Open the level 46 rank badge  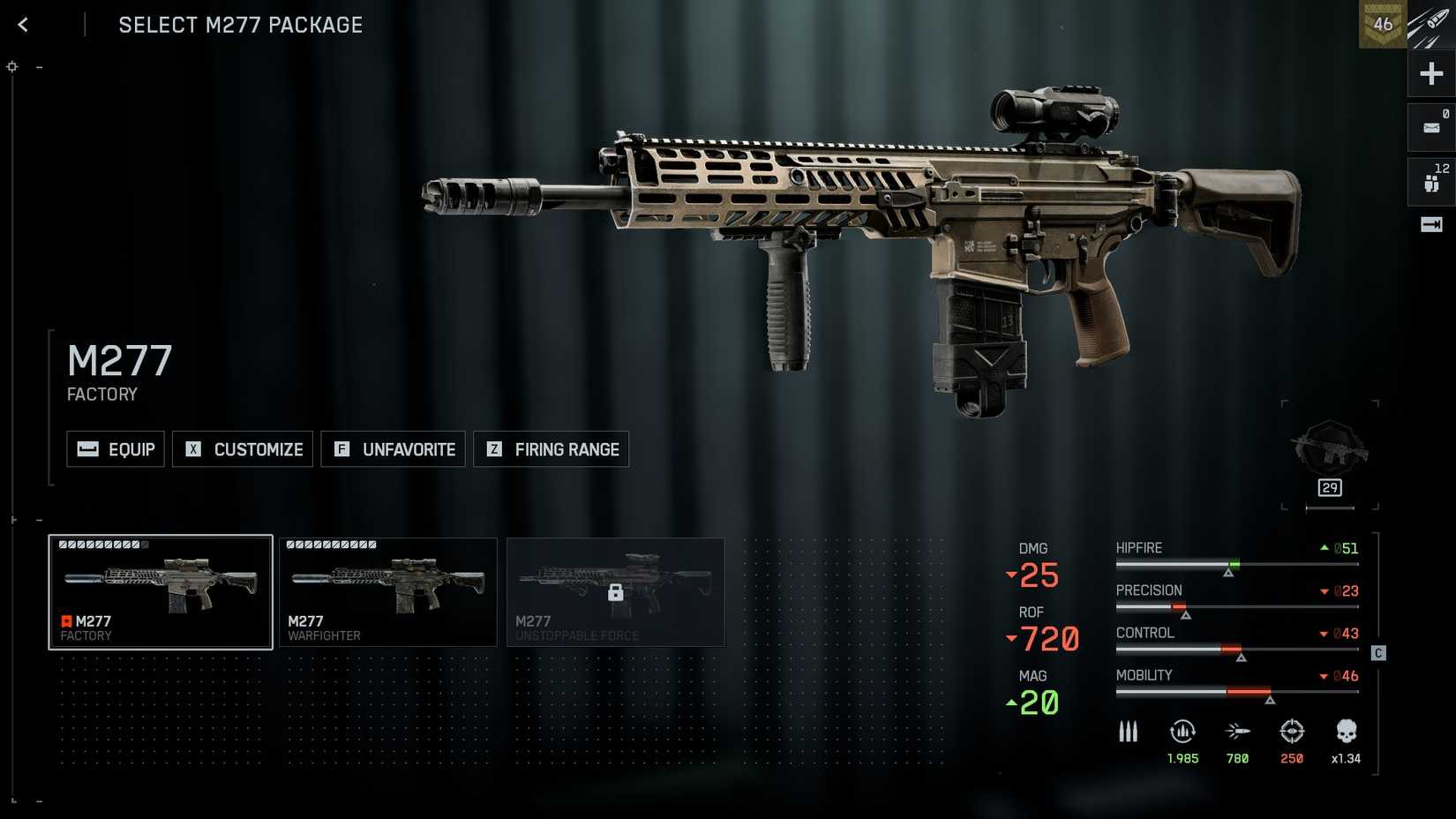(x=1382, y=25)
